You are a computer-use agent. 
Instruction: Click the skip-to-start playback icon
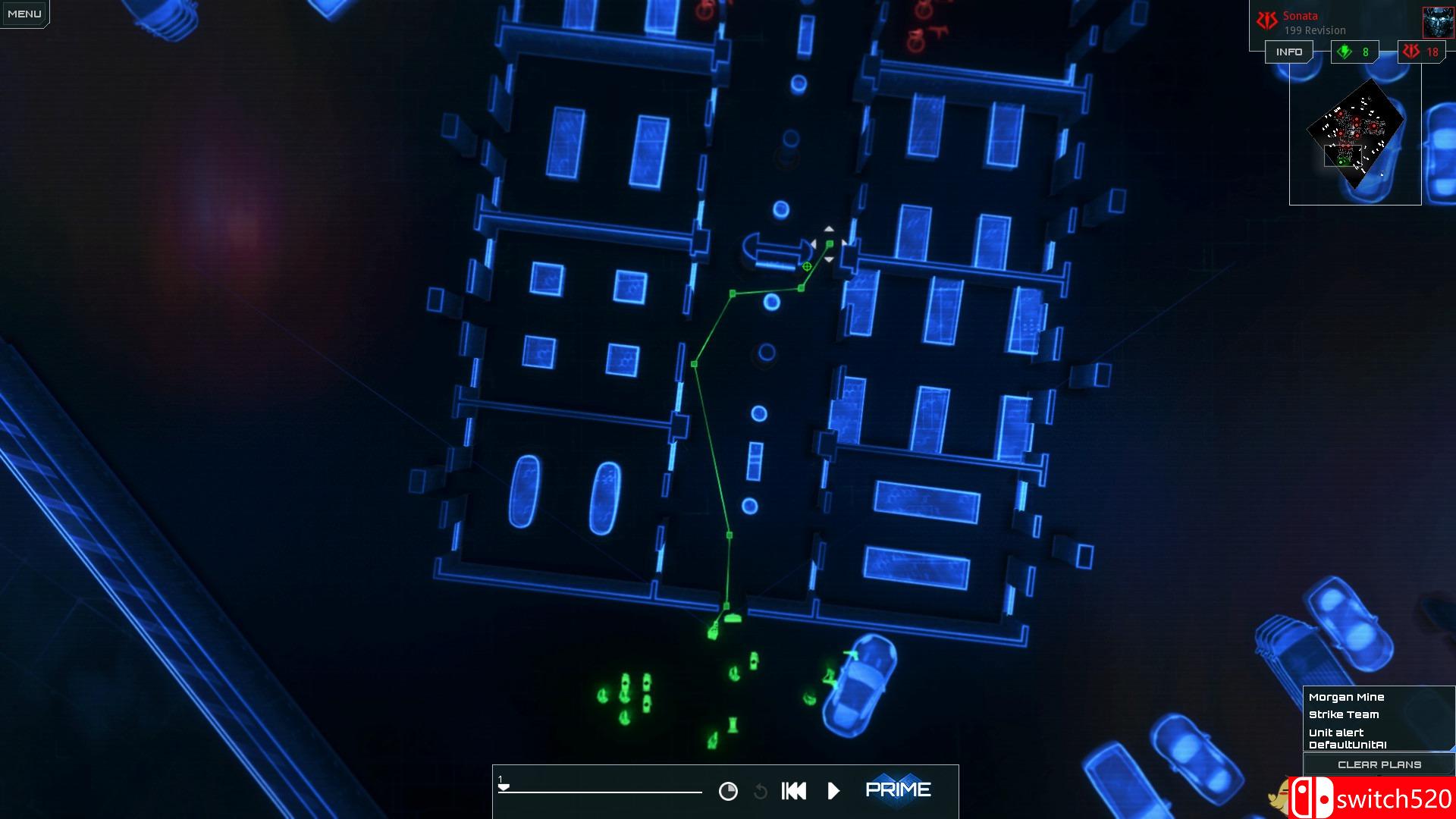click(793, 790)
